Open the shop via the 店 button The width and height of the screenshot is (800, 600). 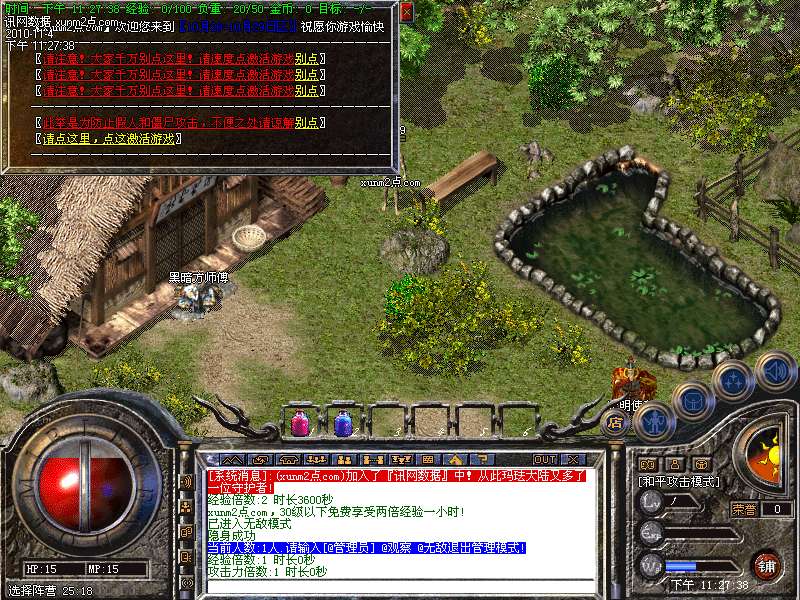[x=616, y=422]
